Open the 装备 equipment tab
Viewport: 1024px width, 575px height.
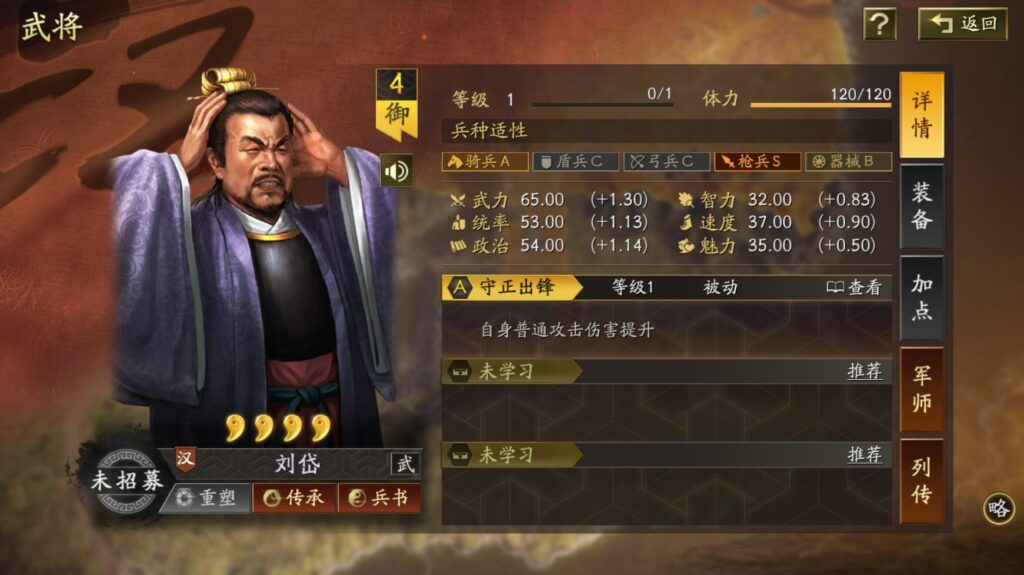pos(921,206)
